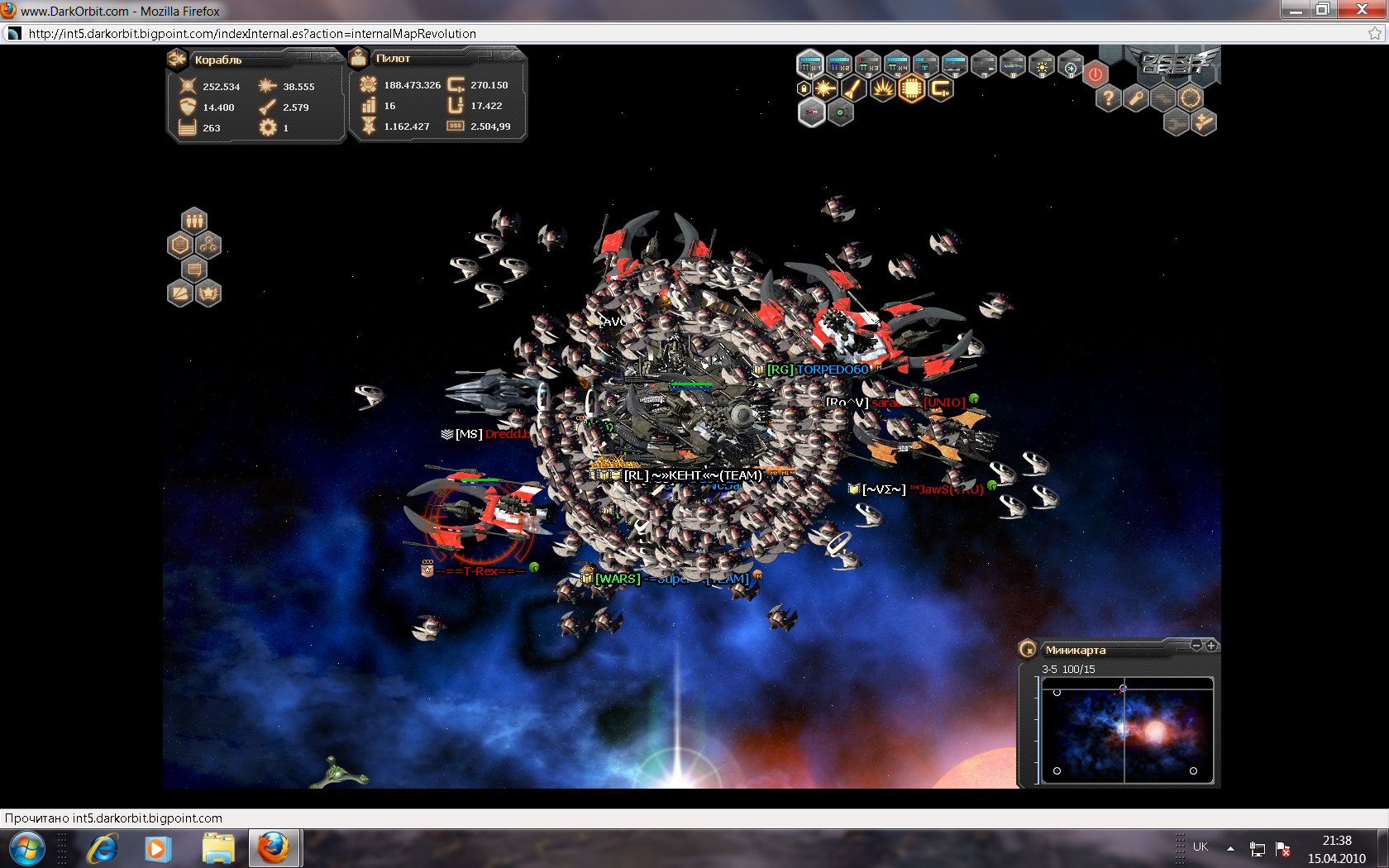The image size is (1389, 868).
Task: Open the group window with three figures
Action: click(194, 221)
